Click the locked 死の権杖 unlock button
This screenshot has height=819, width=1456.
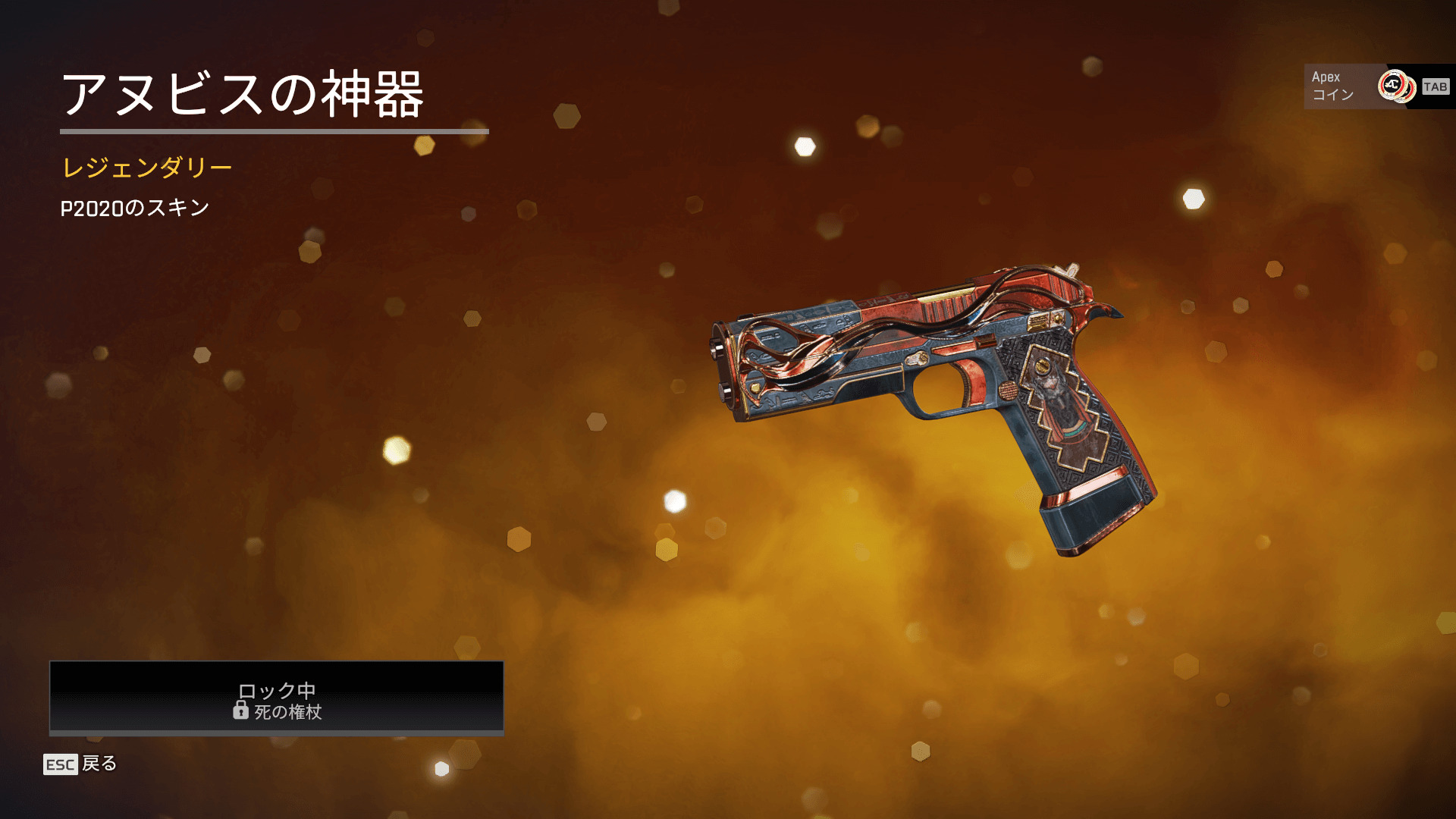(x=276, y=698)
